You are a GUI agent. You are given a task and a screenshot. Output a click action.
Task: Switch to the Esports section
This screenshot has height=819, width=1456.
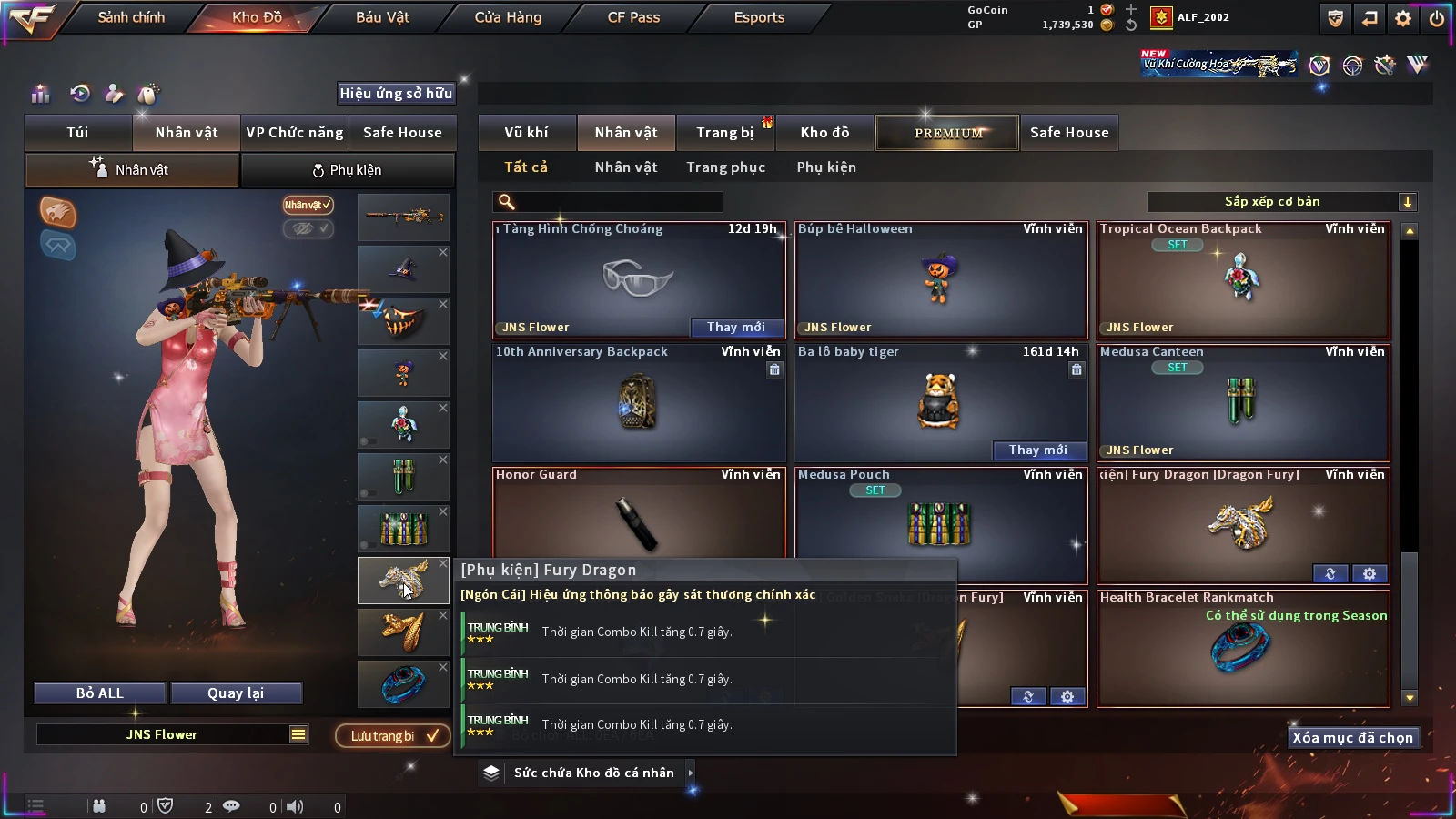tap(759, 17)
